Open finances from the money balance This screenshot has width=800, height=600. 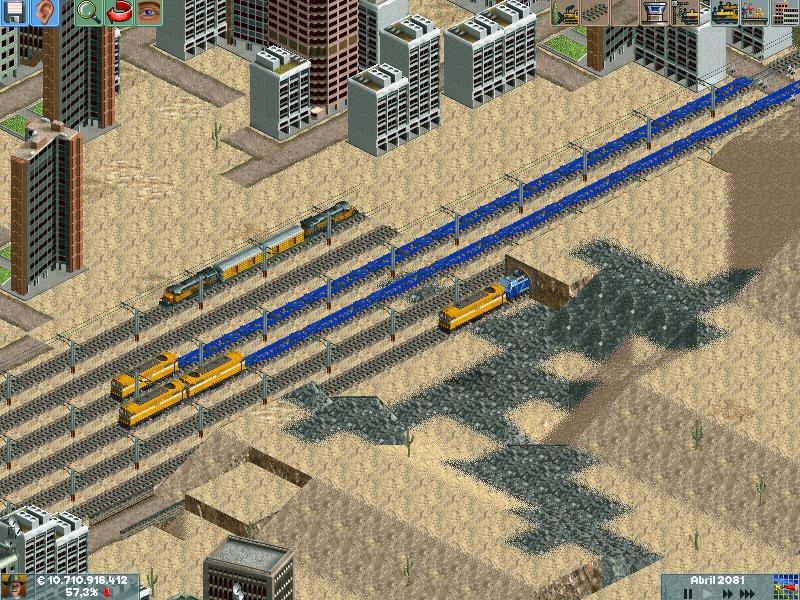[82, 580]
